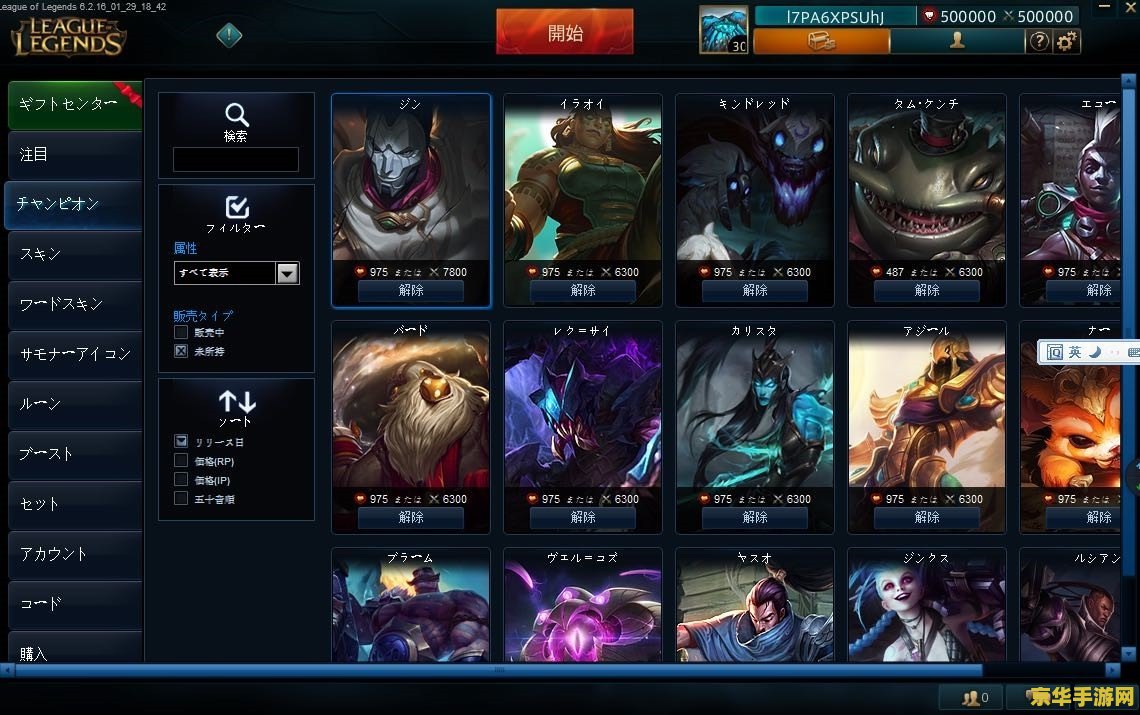Viewport: 1140px width, 715px height.
Task: Show the サモナーアイコン category
Action: (74, 354)
